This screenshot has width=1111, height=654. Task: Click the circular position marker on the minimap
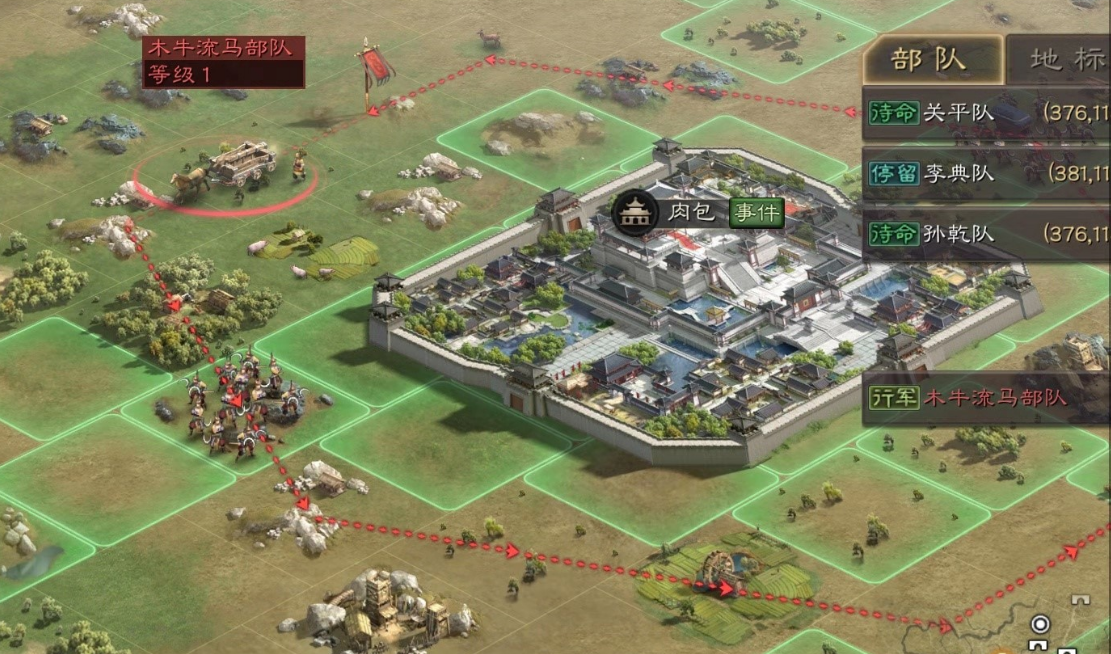[1040, 625]
